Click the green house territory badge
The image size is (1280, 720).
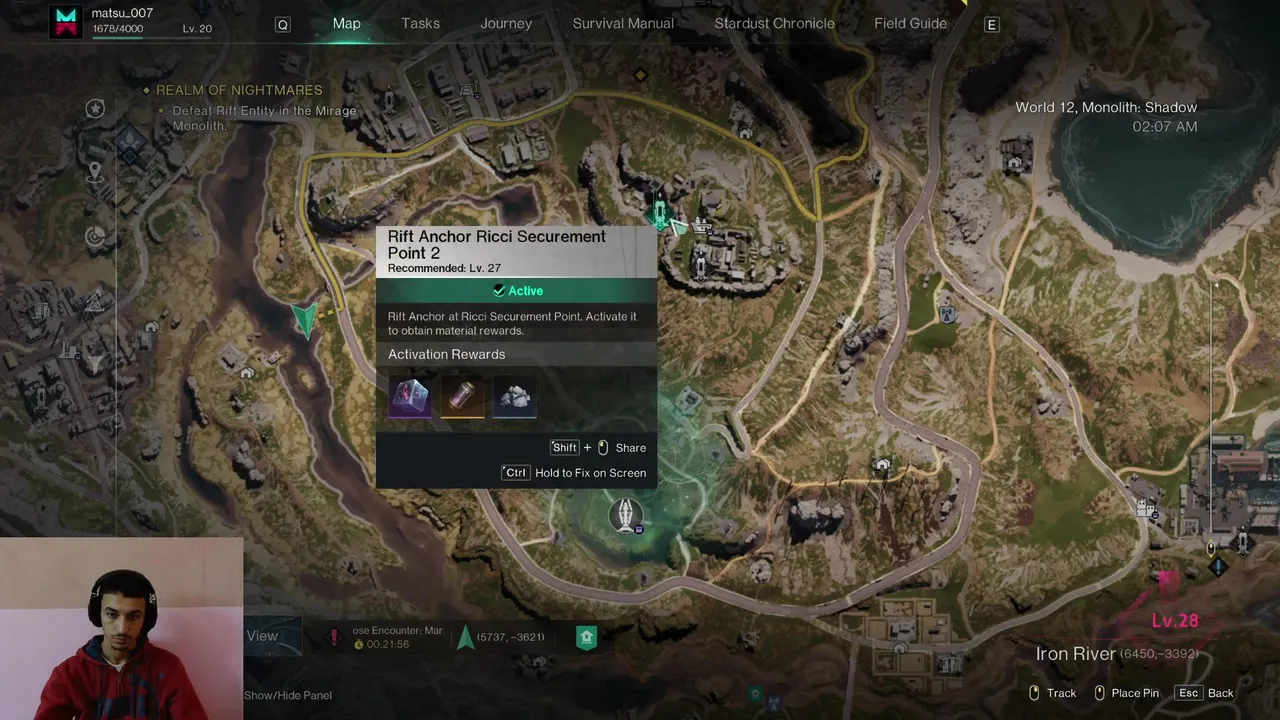pos(587,637)
